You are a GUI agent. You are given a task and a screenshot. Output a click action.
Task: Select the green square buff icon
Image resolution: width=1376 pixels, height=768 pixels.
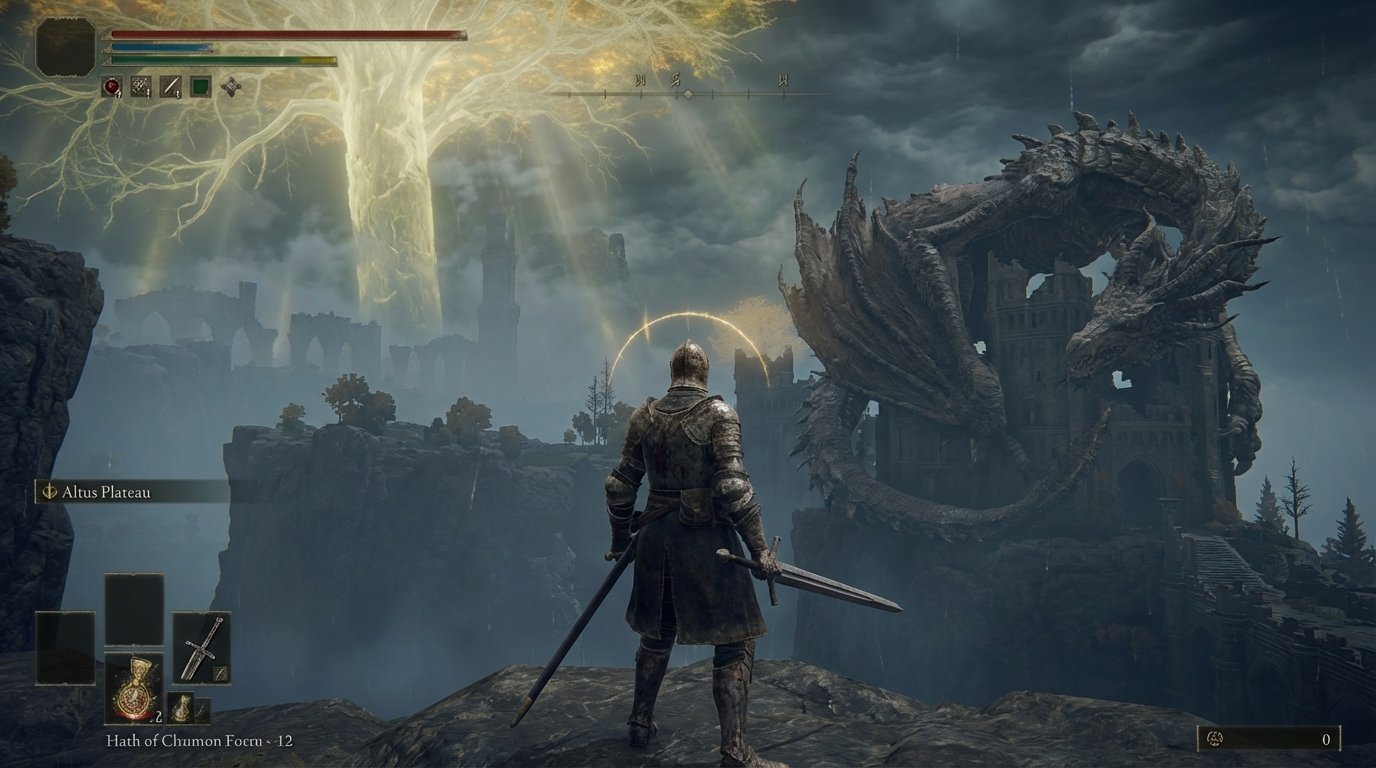200,85
